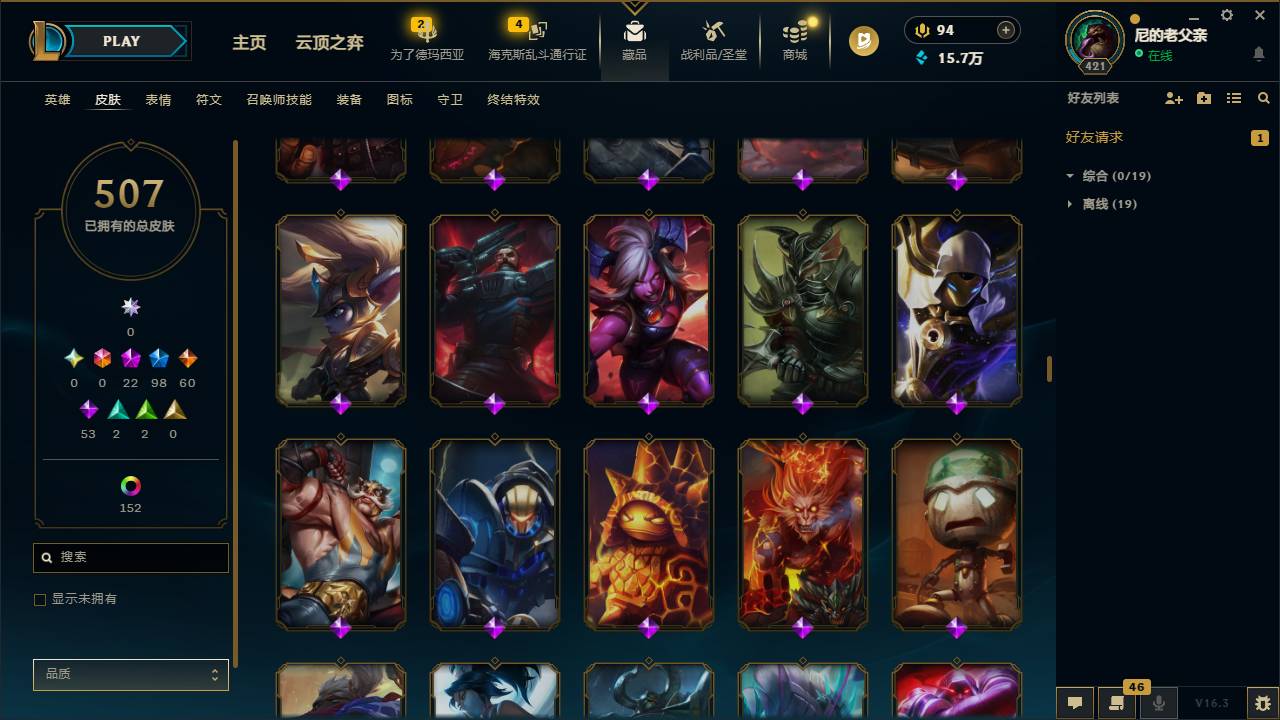Click the + button to purchase RP

pyautogui.click(x=1004, y=30)
